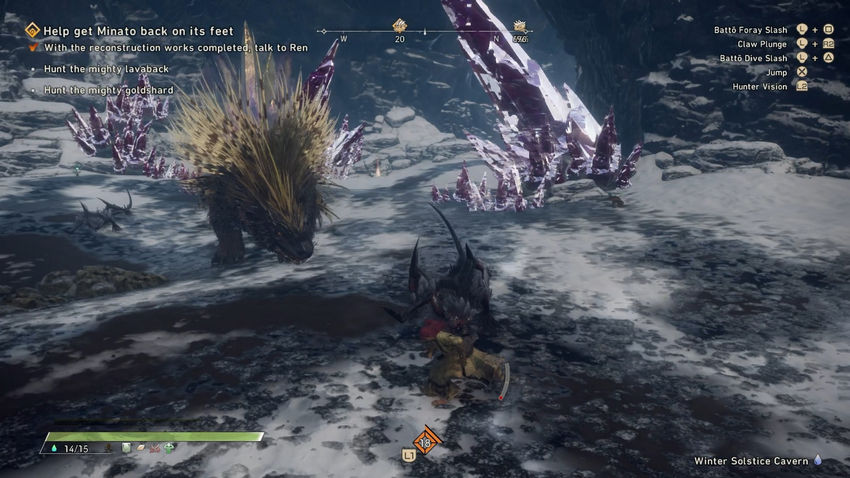Click the red crossed status icon
The width and height of the screenshot is (850, 478).
click(156, 449)
